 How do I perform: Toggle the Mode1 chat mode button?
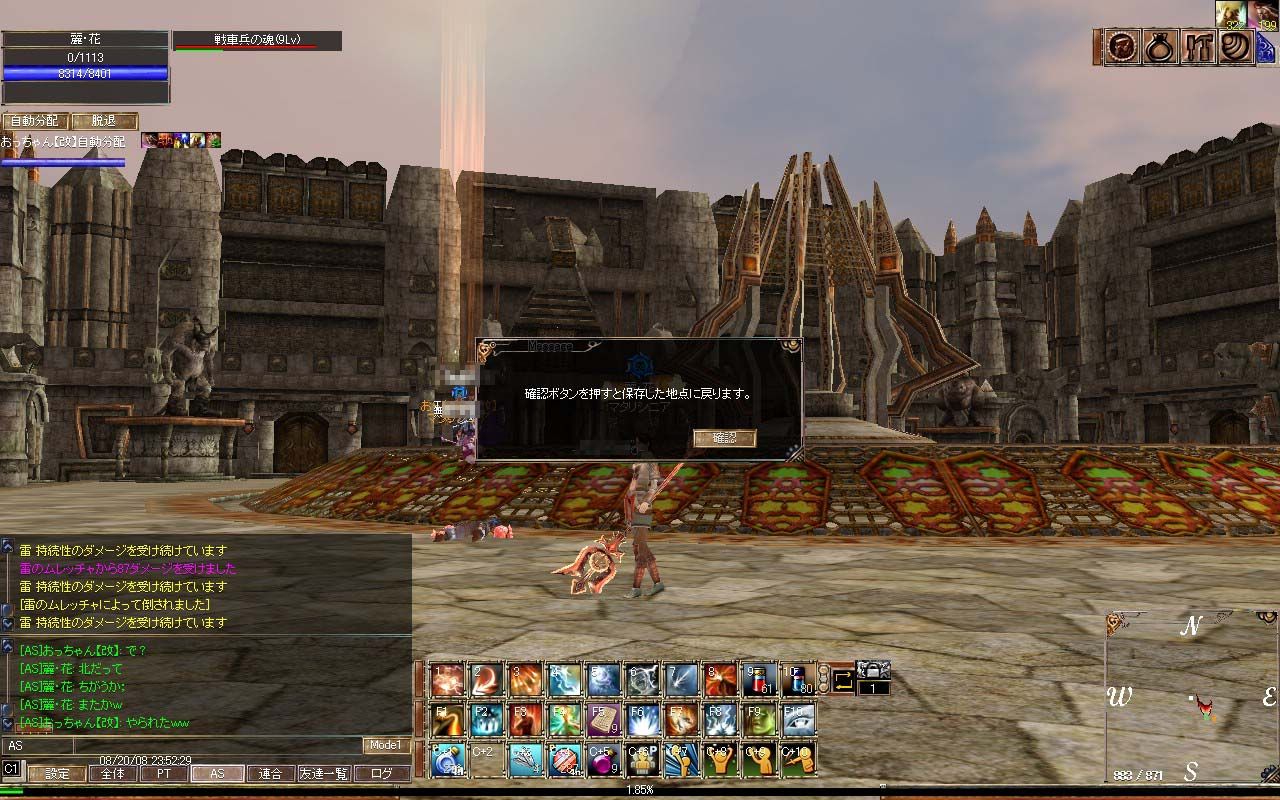coord(385,745)
